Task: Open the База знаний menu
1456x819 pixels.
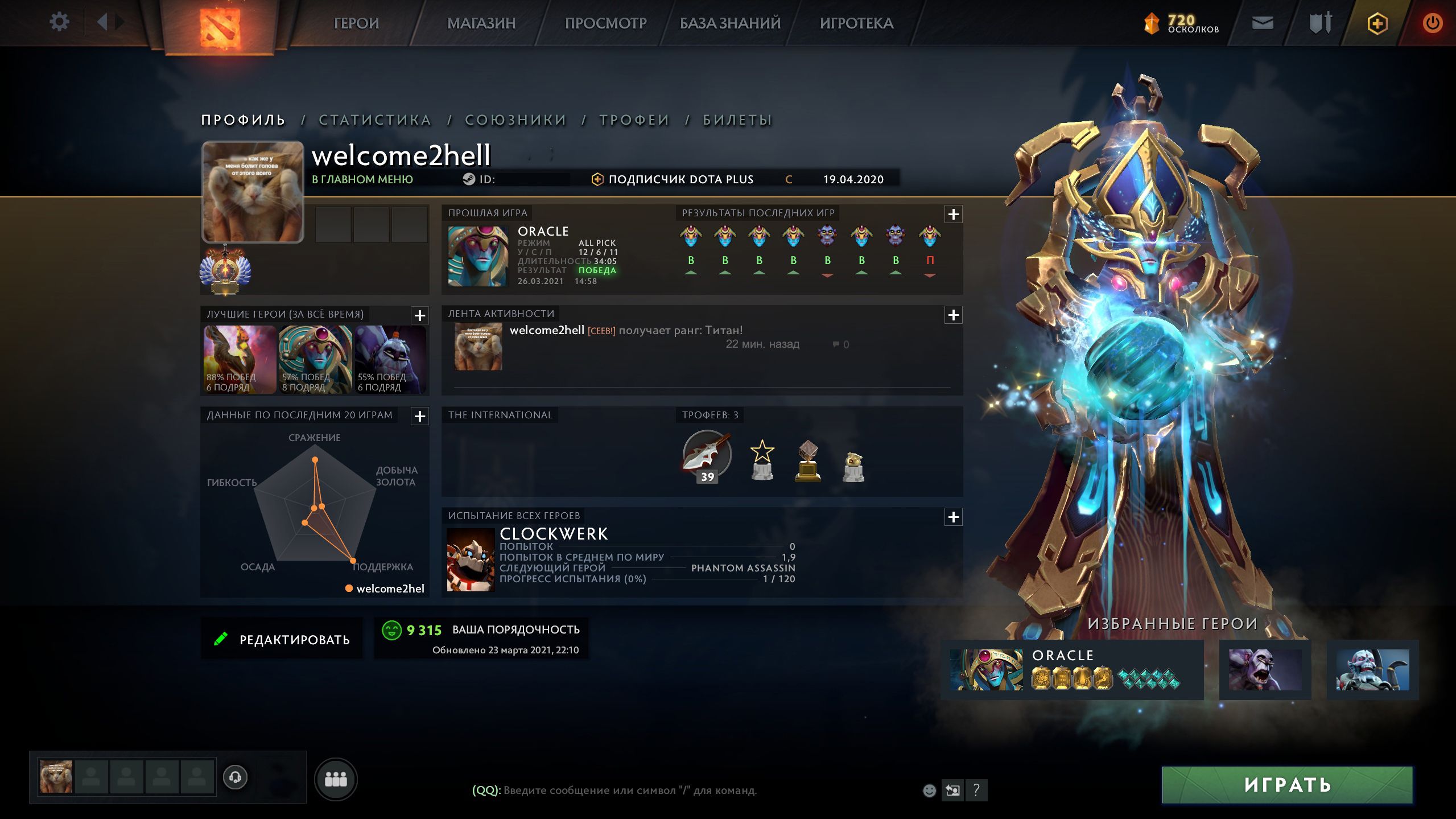Action: (730, 23)
